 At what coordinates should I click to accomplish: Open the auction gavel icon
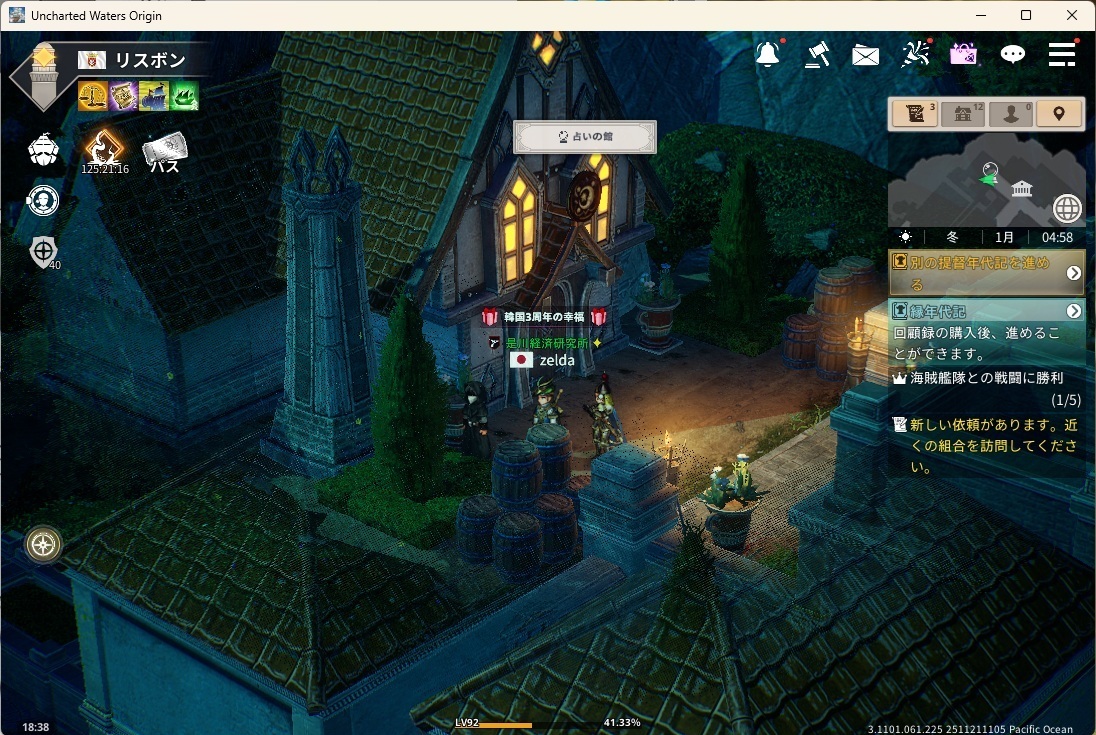pyautogui.click(x=817, y=55)
